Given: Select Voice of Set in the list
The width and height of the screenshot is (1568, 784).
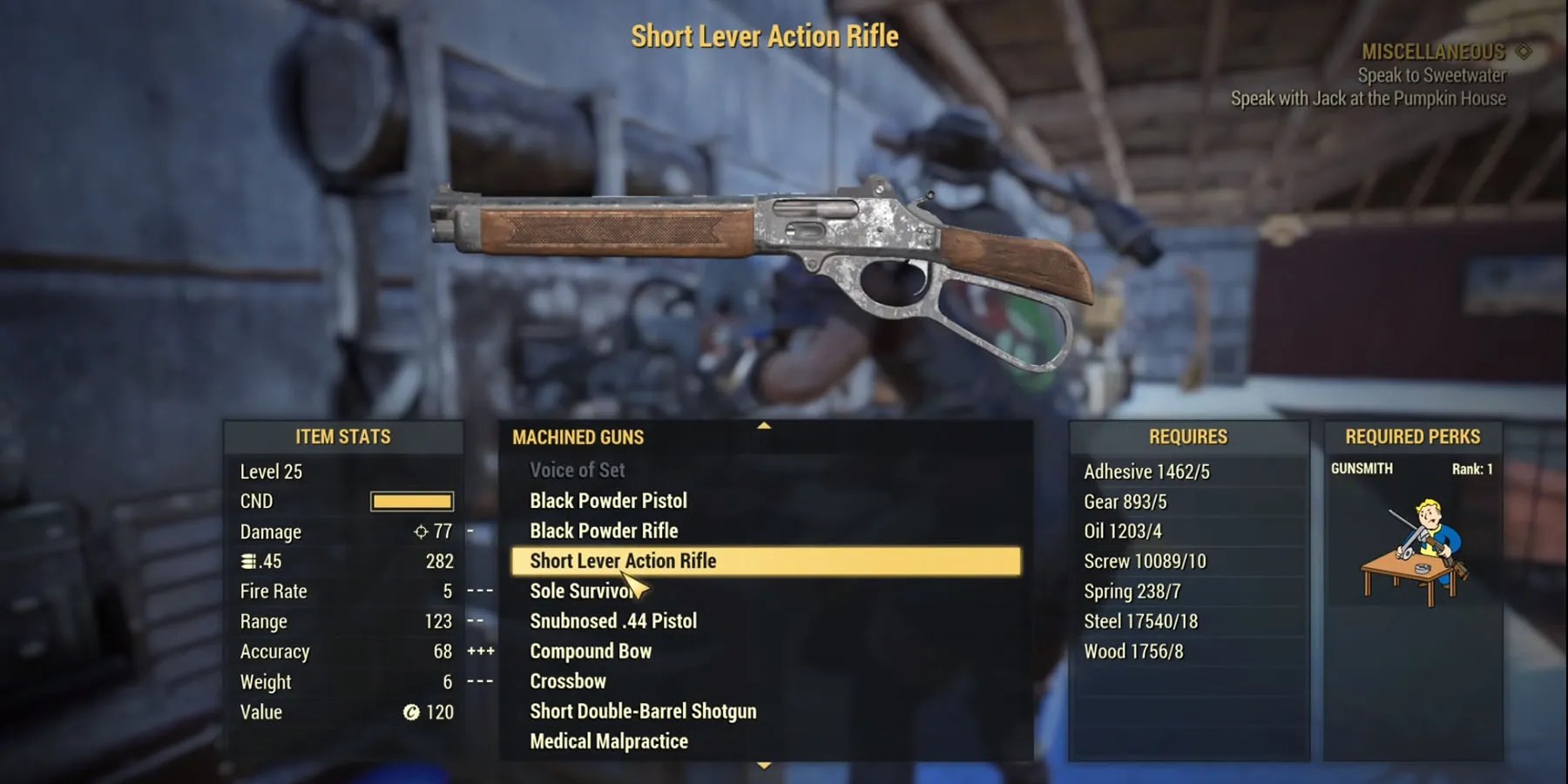Looking at the screenshot, I should 577,470.
